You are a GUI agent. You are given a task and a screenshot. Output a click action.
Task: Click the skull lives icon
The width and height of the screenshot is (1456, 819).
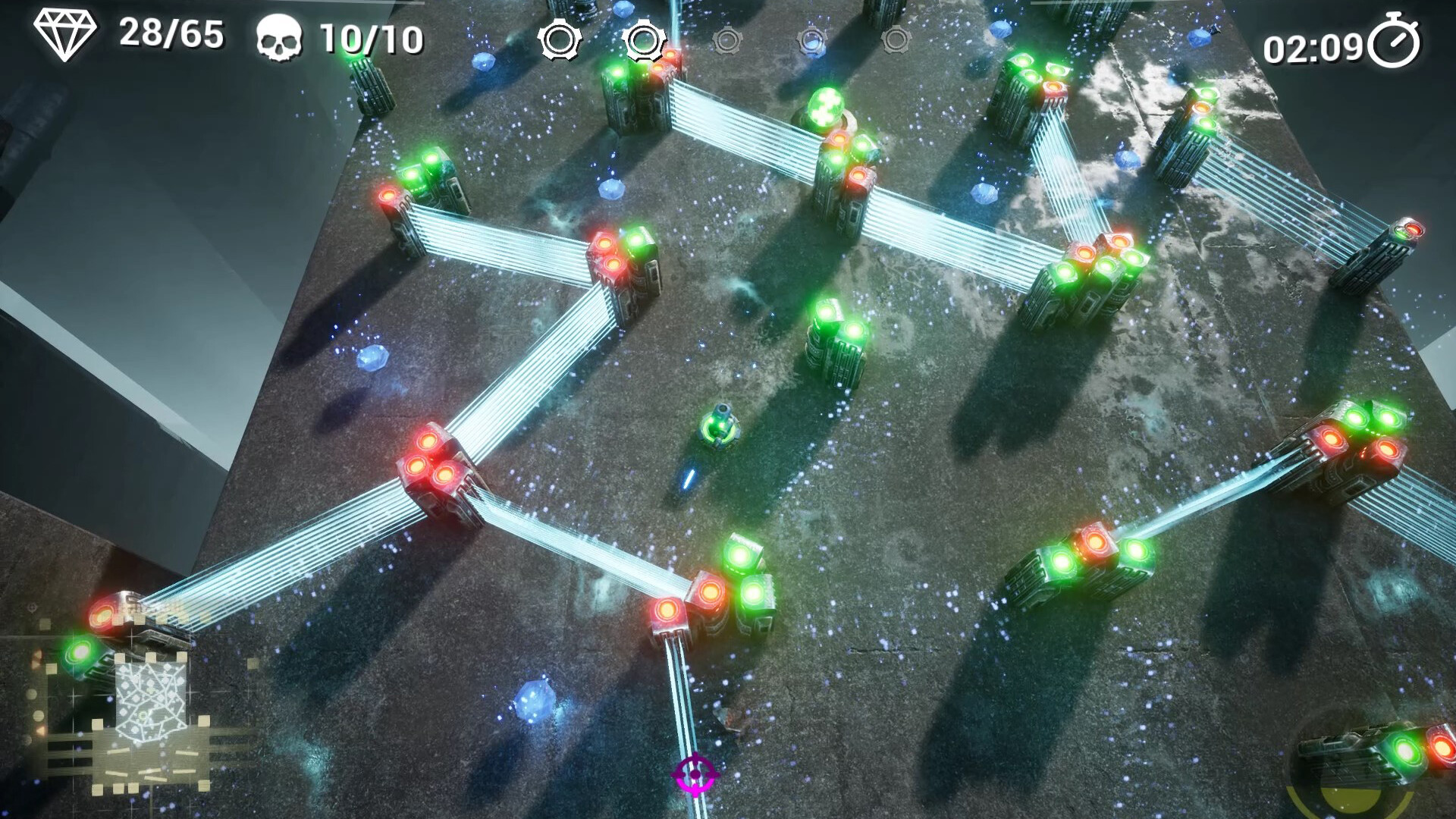278,39
